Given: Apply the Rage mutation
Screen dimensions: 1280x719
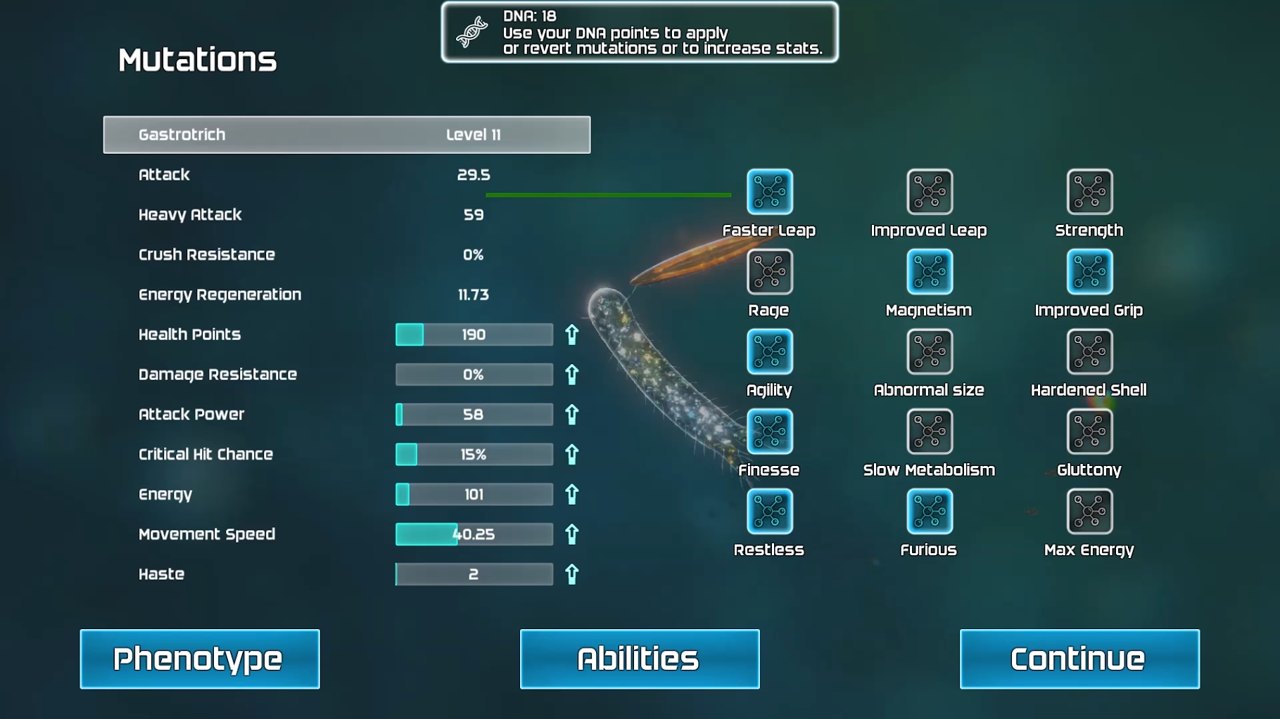Looking at the screenshot, I should (x=769, y=272).
